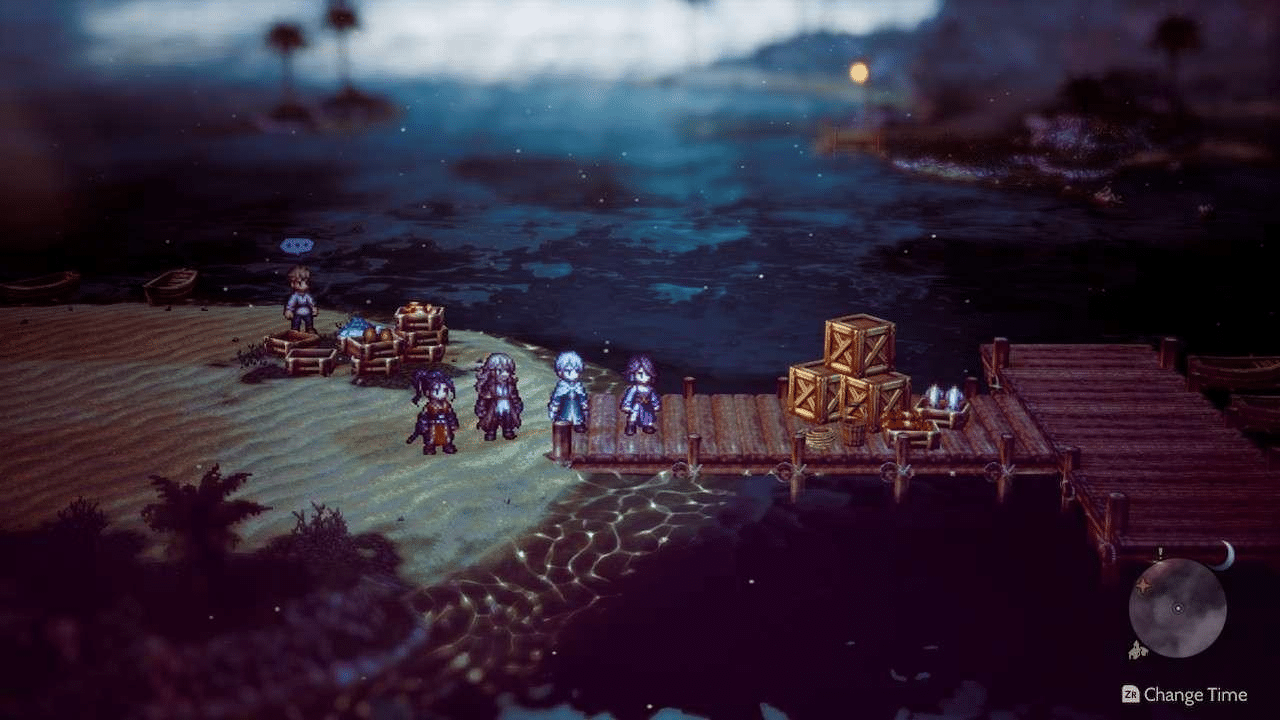Select the ship icon below the minimap
Screen dimensions: 1280x720
pos(1138,648)
